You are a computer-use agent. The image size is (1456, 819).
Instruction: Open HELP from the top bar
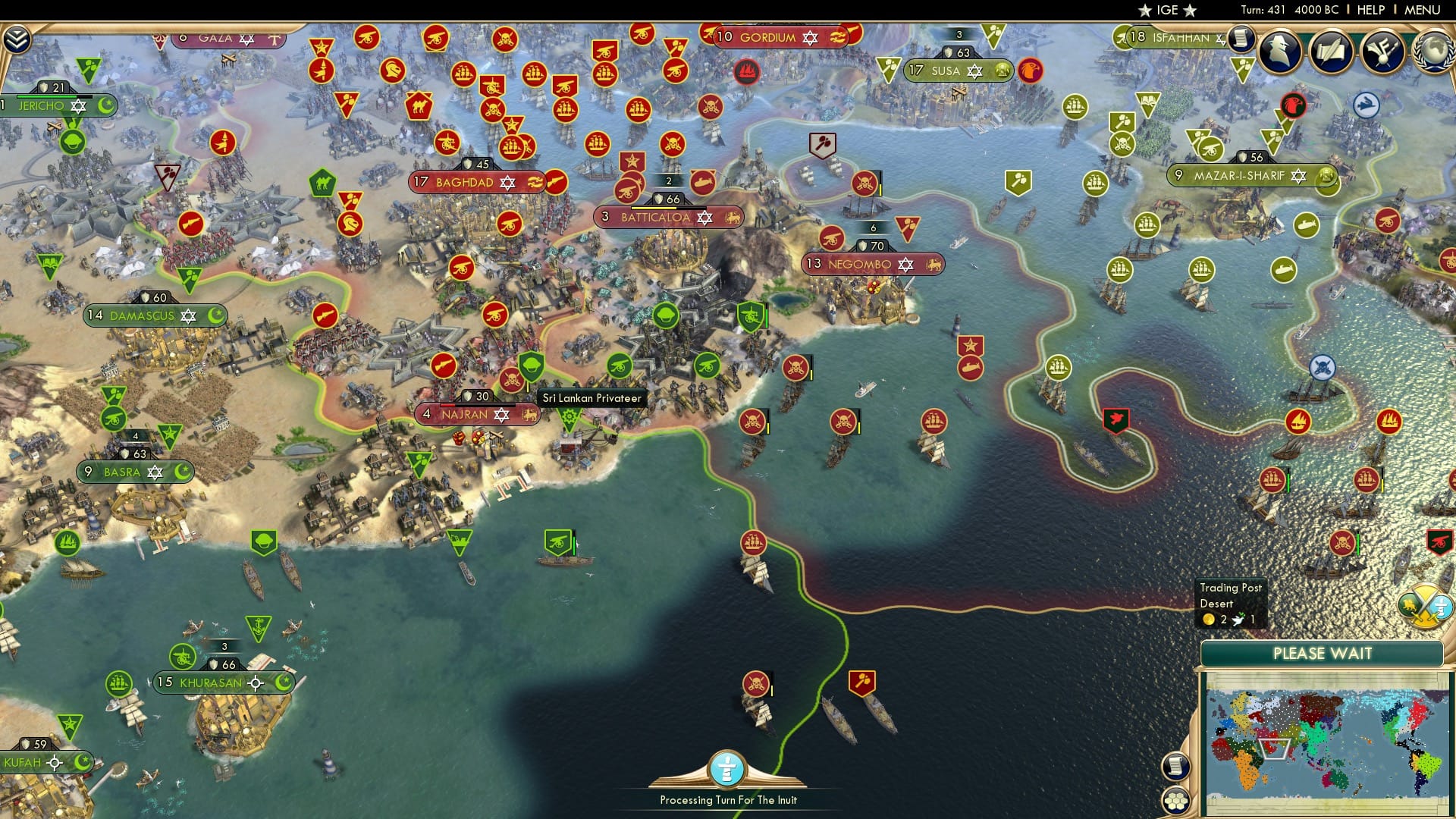1371,10
